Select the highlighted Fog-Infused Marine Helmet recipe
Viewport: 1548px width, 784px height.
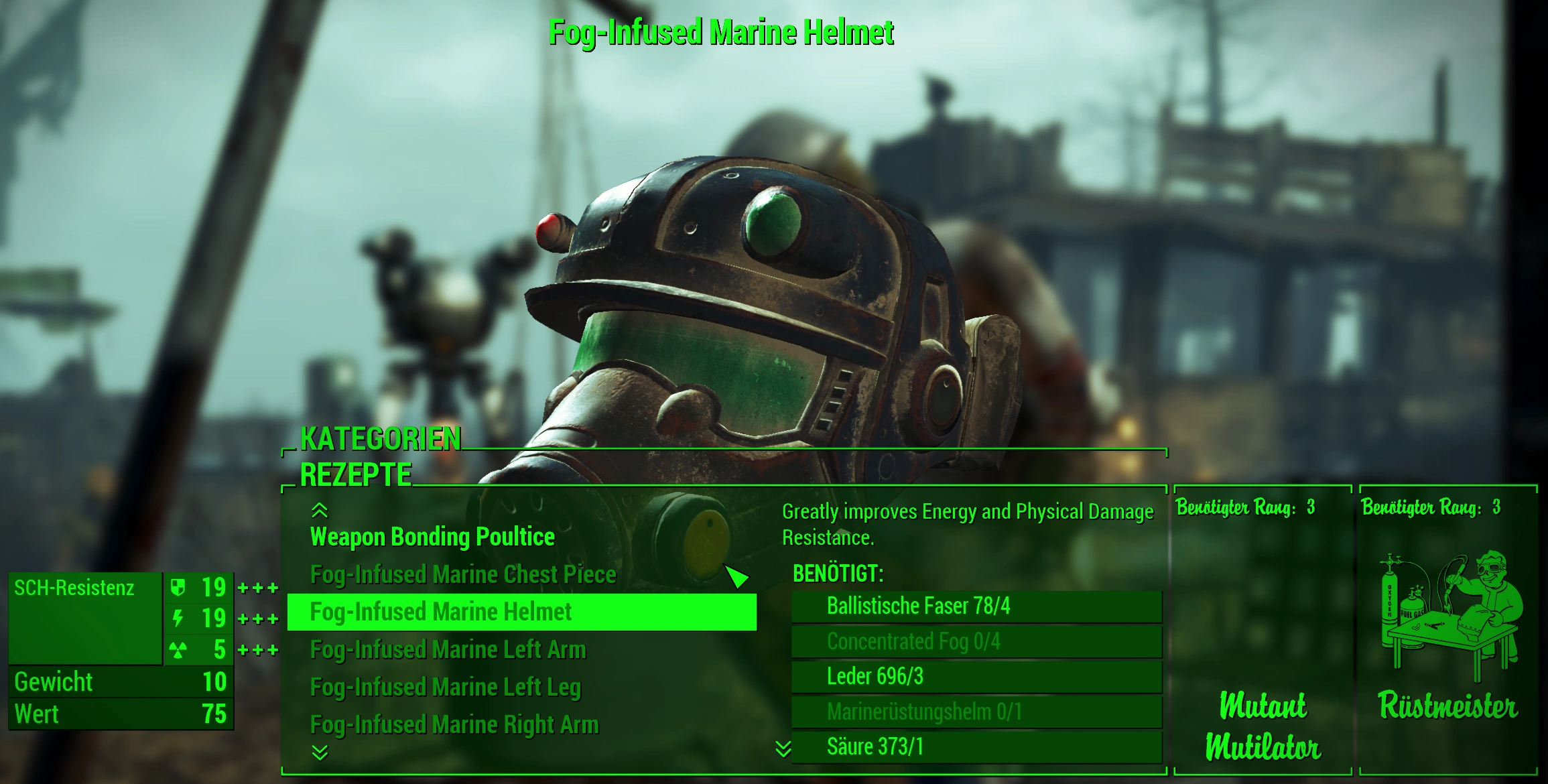click(521, 612)
